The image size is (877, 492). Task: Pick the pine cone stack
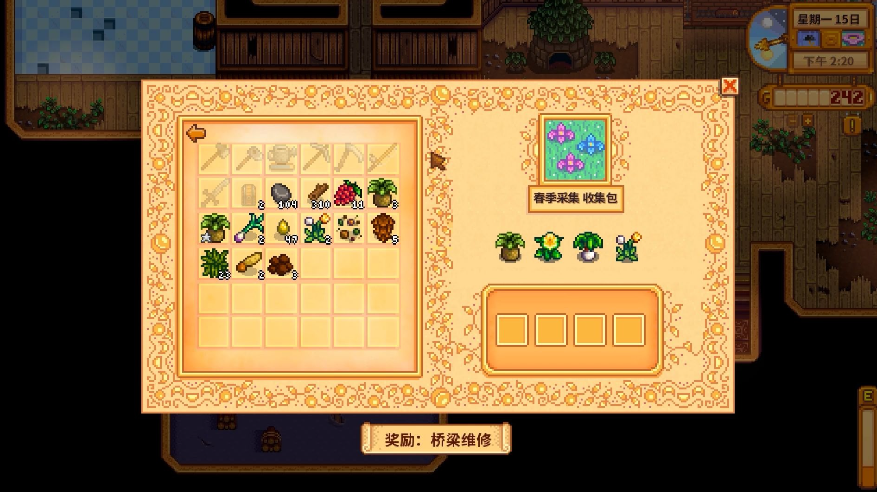click(x=382, y=228)
